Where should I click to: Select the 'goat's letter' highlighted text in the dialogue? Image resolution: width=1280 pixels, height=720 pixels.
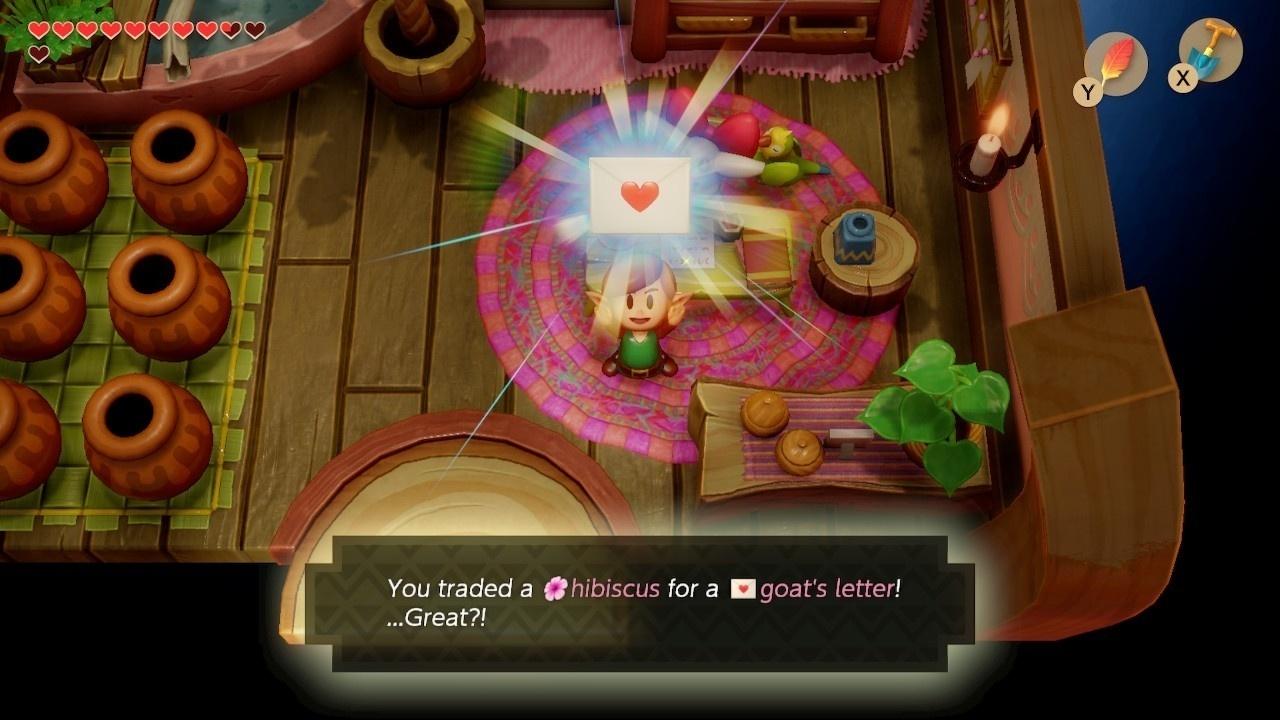[x=828, y=589]
